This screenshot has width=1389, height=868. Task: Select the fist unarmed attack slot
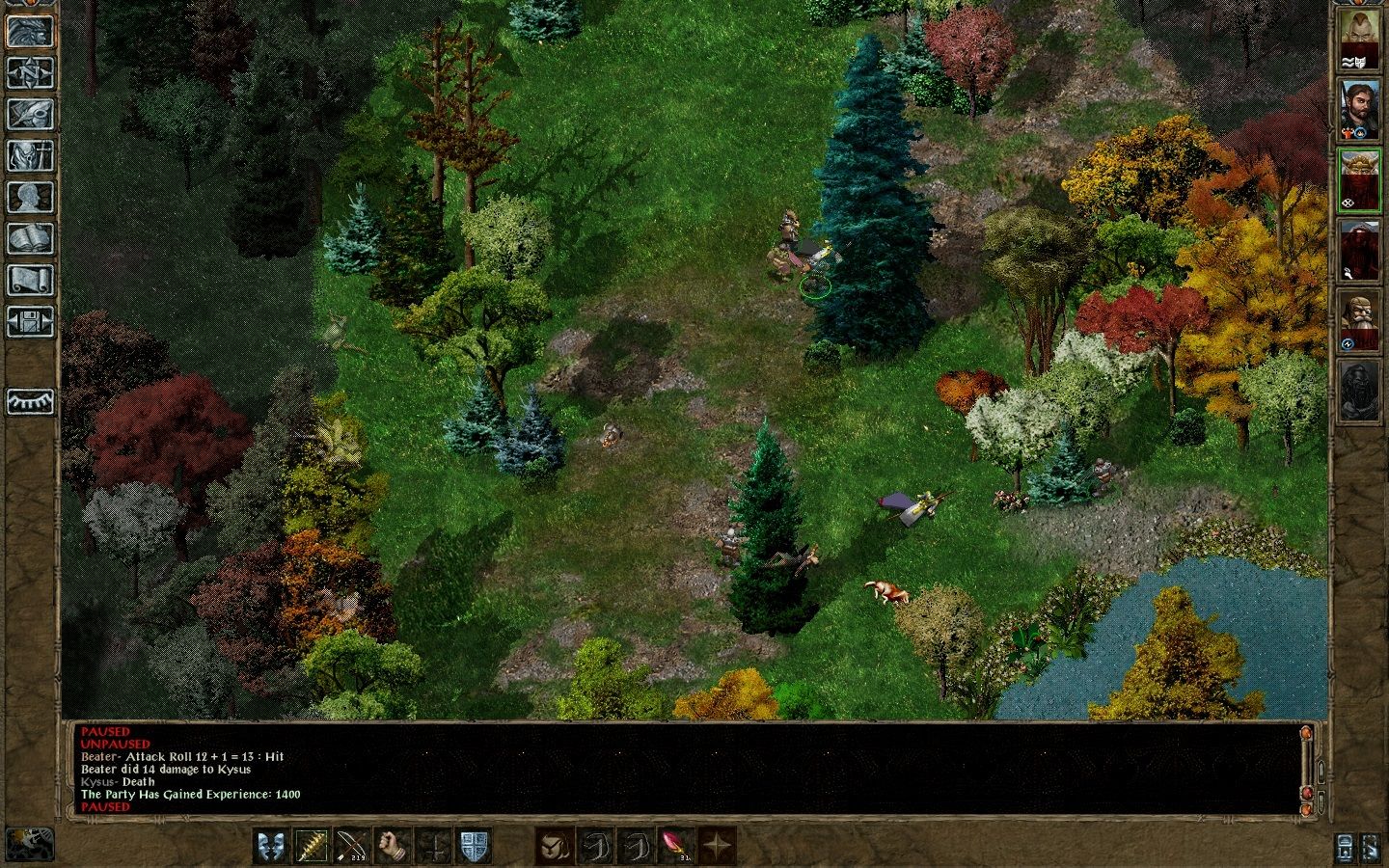(x=393, y=847)
